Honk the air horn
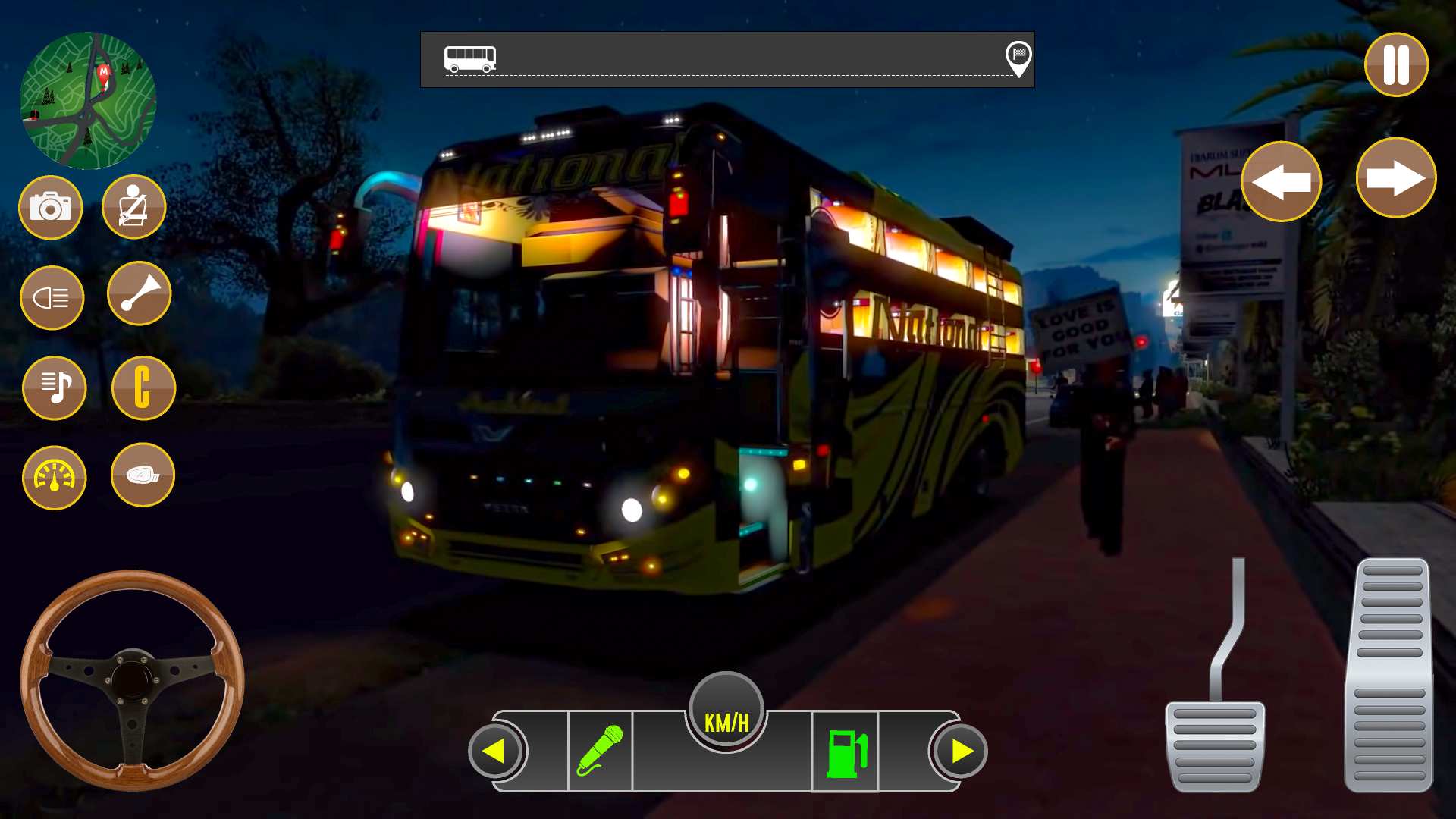This screenshot has height=819, width=1456. 140,294
